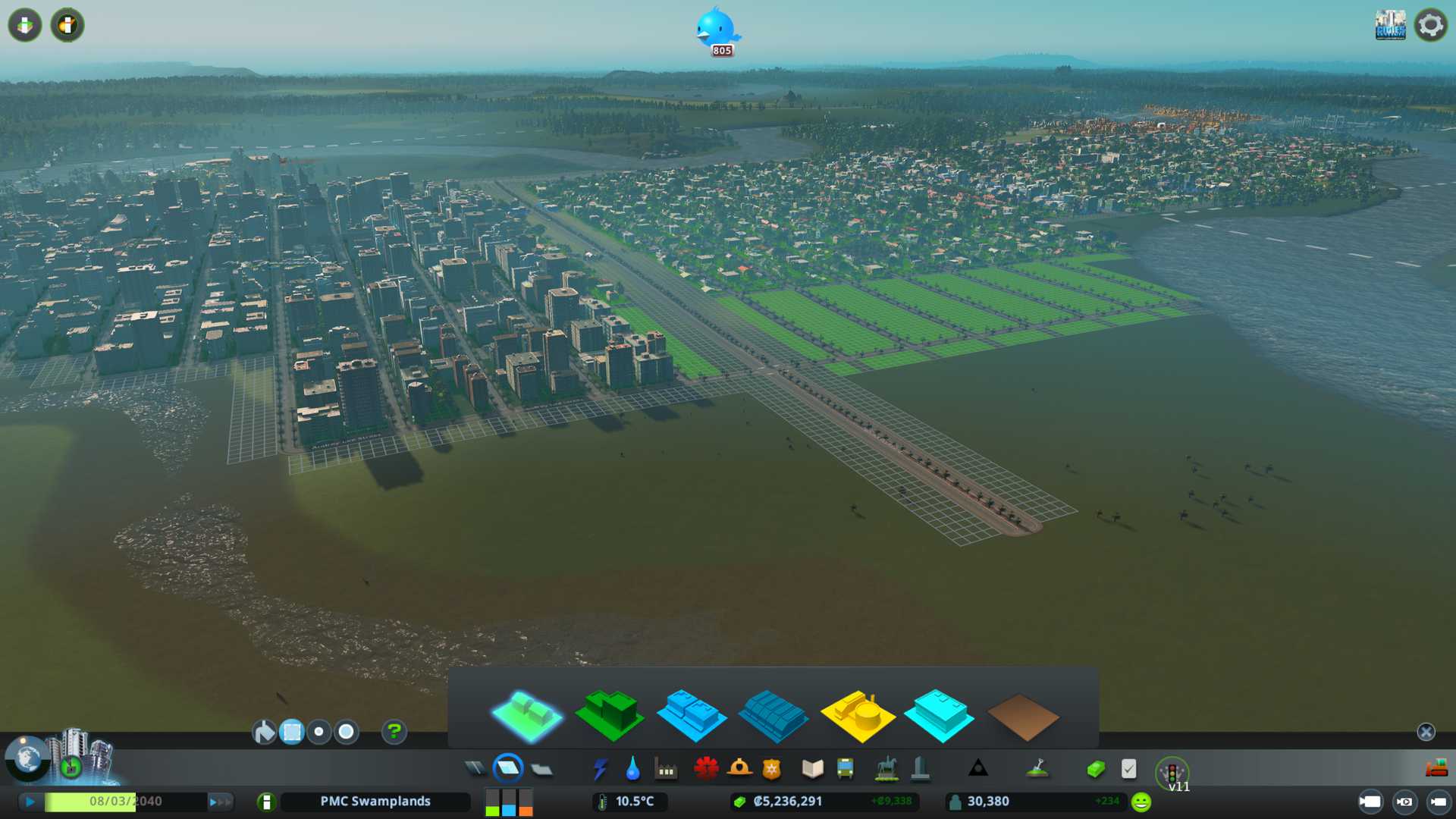Screen dimensions: 1456x819
Task: Select low density residential zoning
Action: [527, 714]
